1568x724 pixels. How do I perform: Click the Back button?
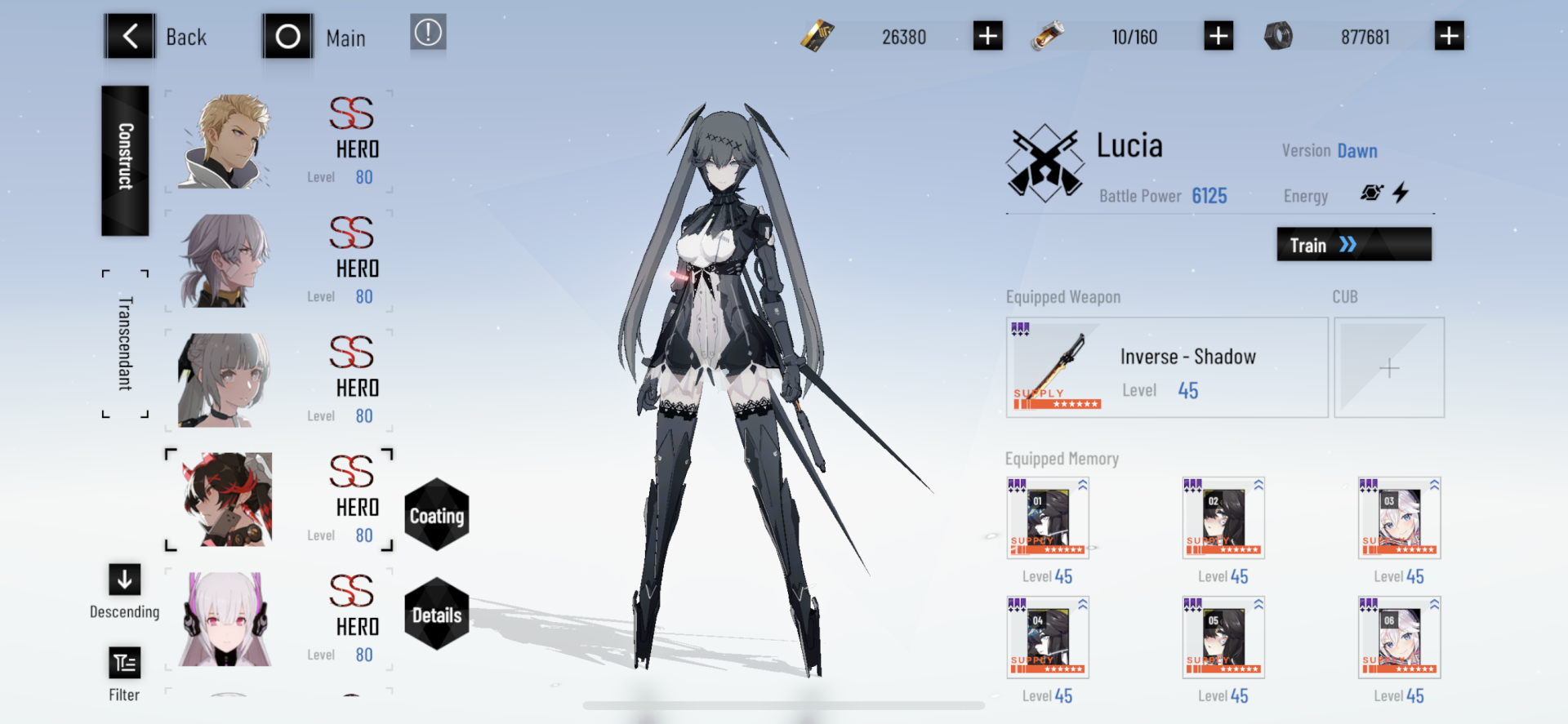129,36
